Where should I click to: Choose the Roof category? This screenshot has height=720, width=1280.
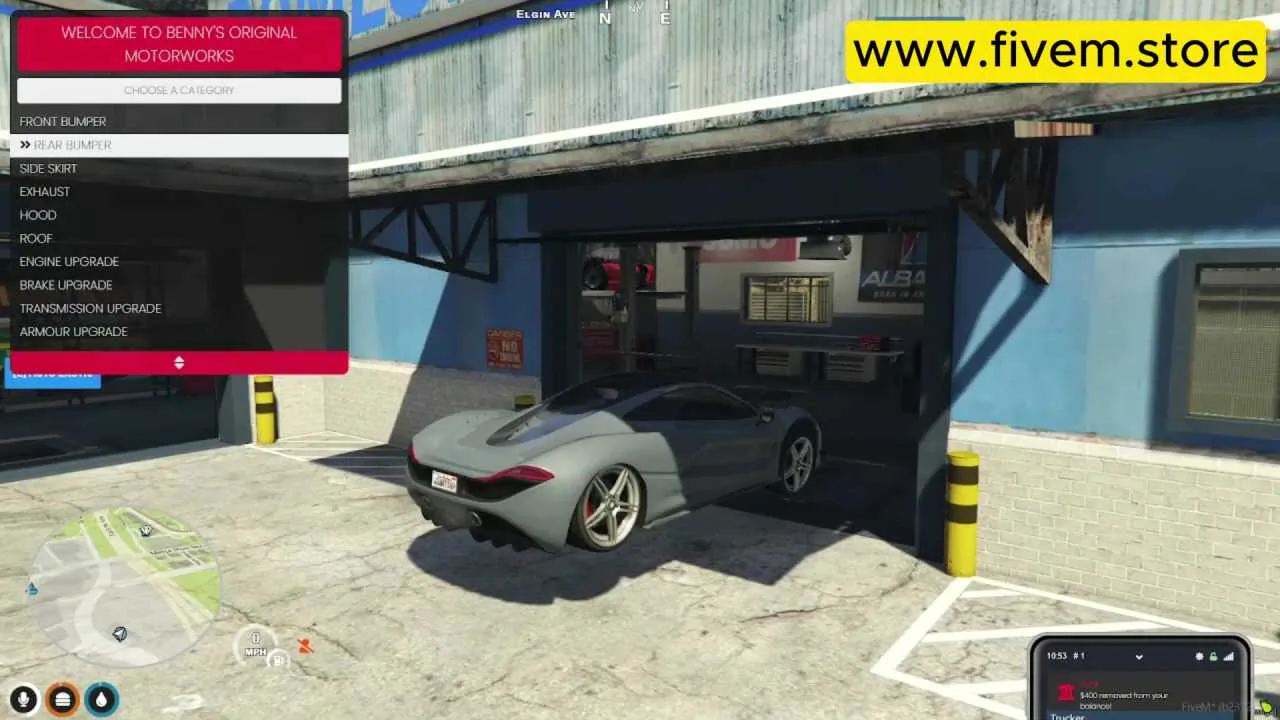(x=36, y=238)
